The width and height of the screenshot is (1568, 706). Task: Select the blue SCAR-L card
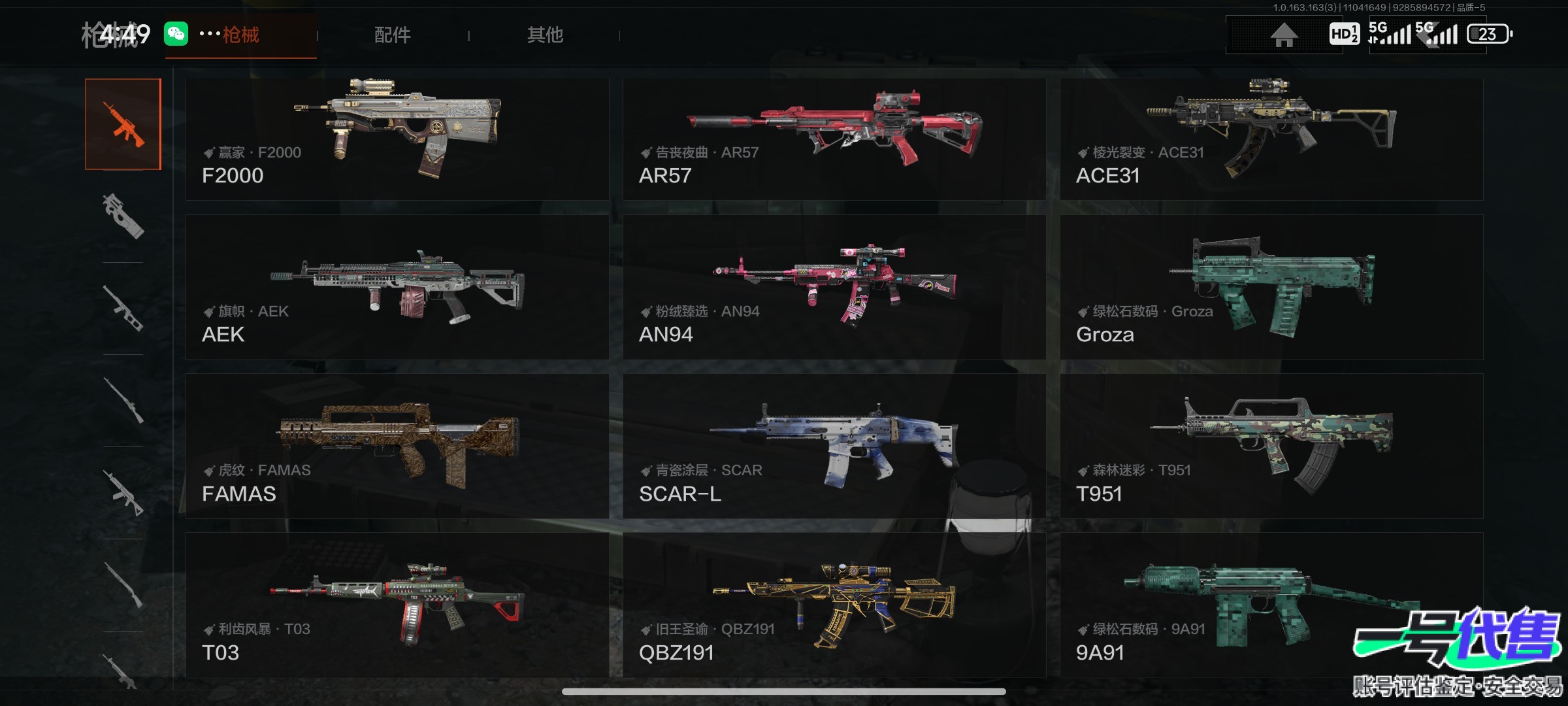[834, 446]
